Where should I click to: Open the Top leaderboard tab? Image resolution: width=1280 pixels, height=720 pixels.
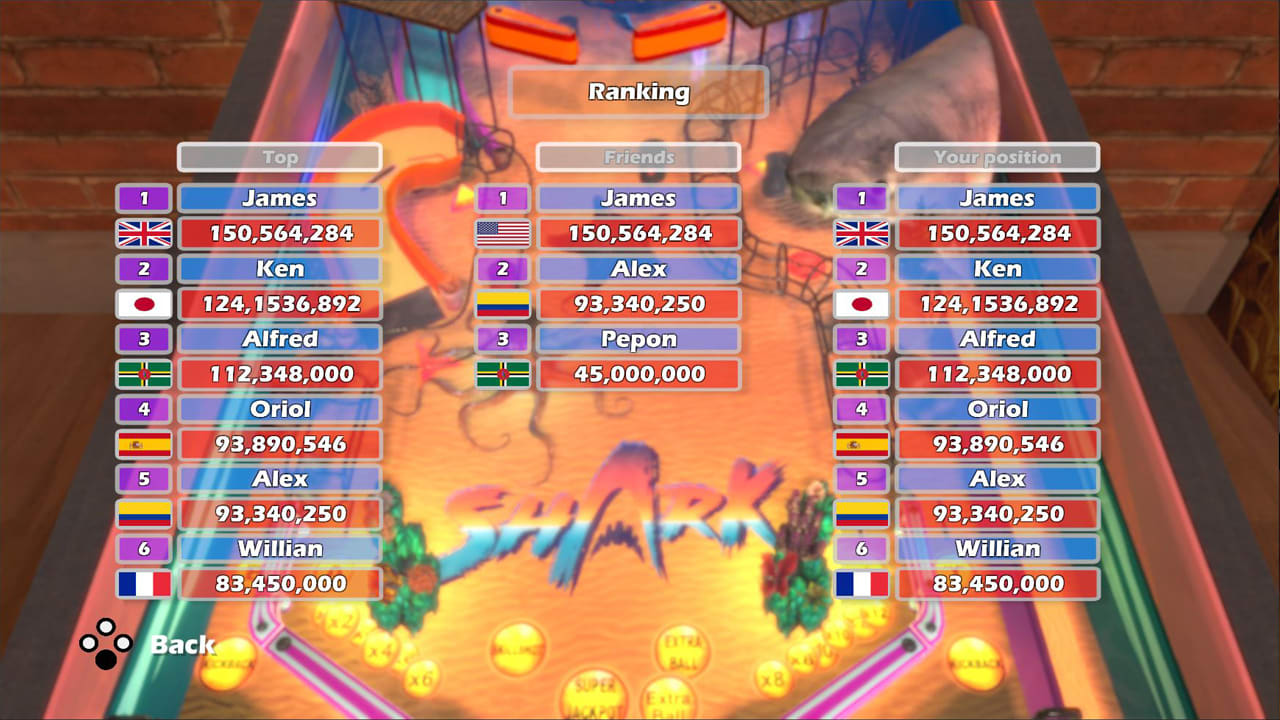pos(280,156)
